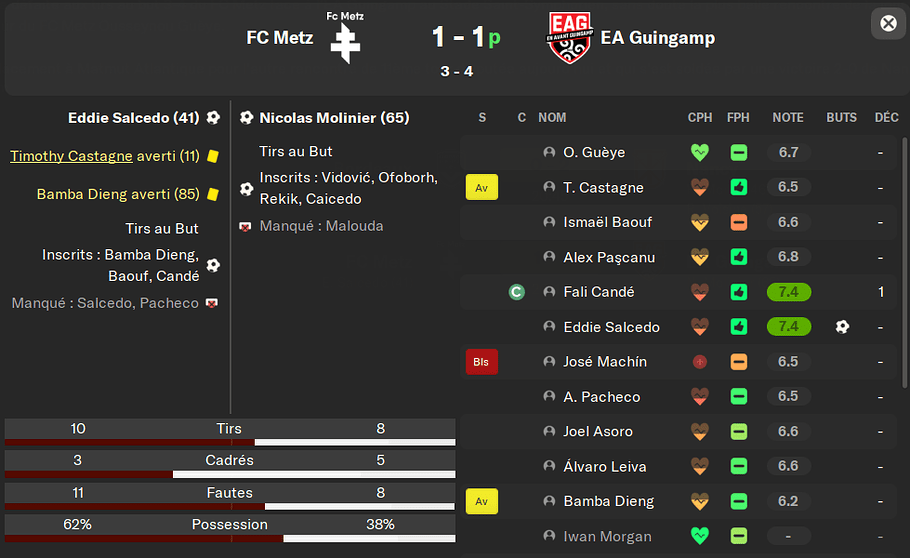Select Eddie Salcedo goal scorer entry

point(134,118)
